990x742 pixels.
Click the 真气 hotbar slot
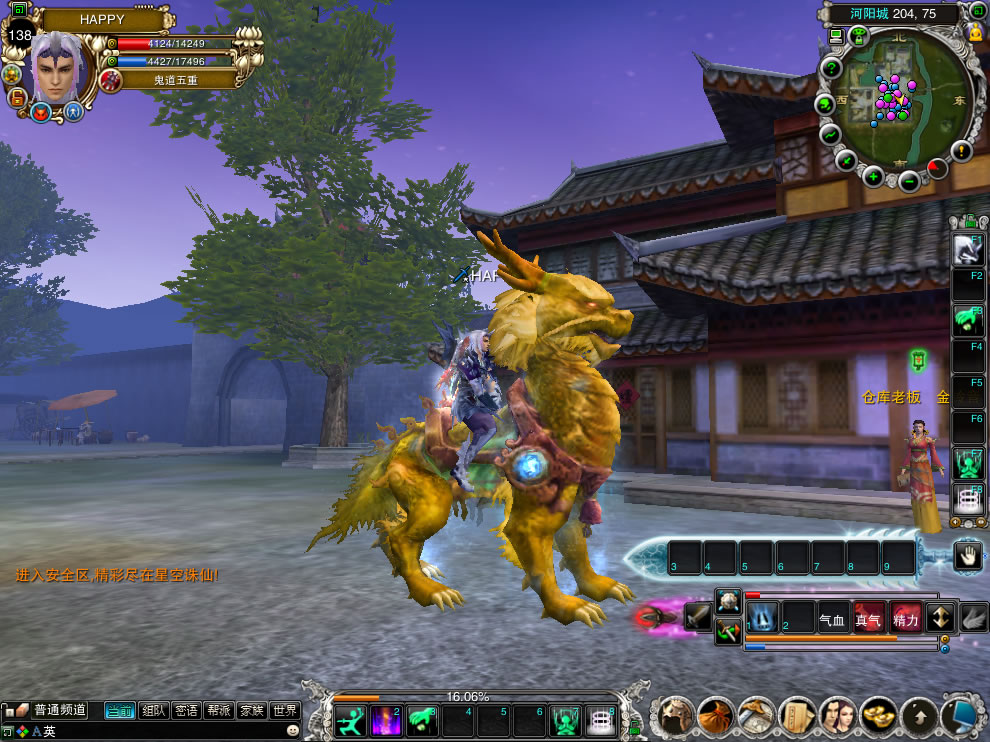[x=869, y=619]
